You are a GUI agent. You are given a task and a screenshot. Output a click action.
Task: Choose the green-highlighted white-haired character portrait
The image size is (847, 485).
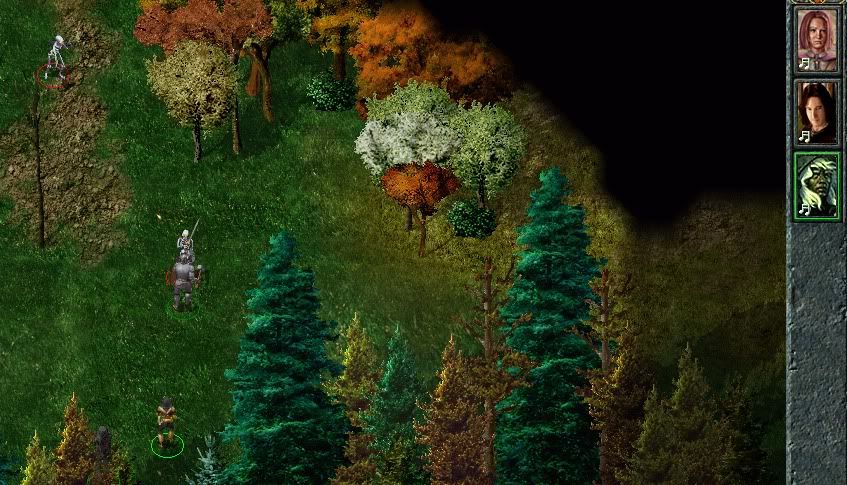(x=816, y=184)
